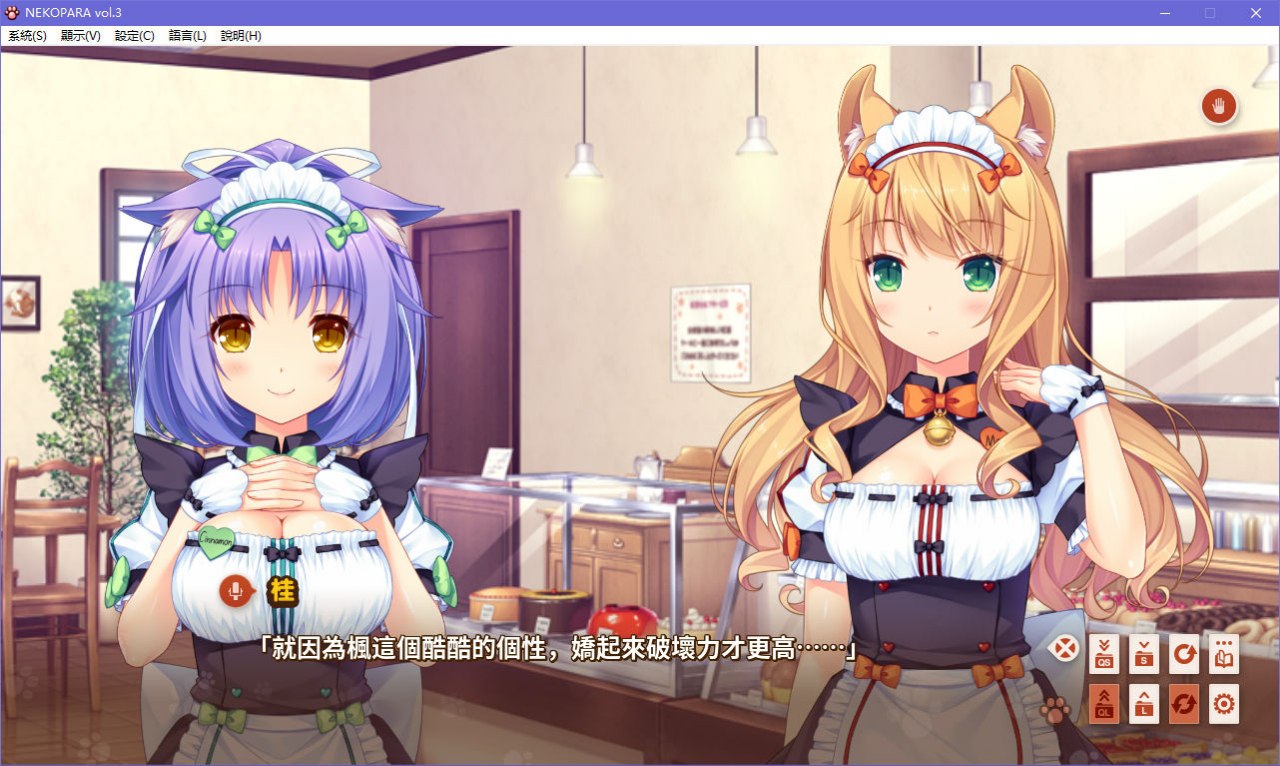Click the hand icon in the top-right corner

coord(1218,106)
